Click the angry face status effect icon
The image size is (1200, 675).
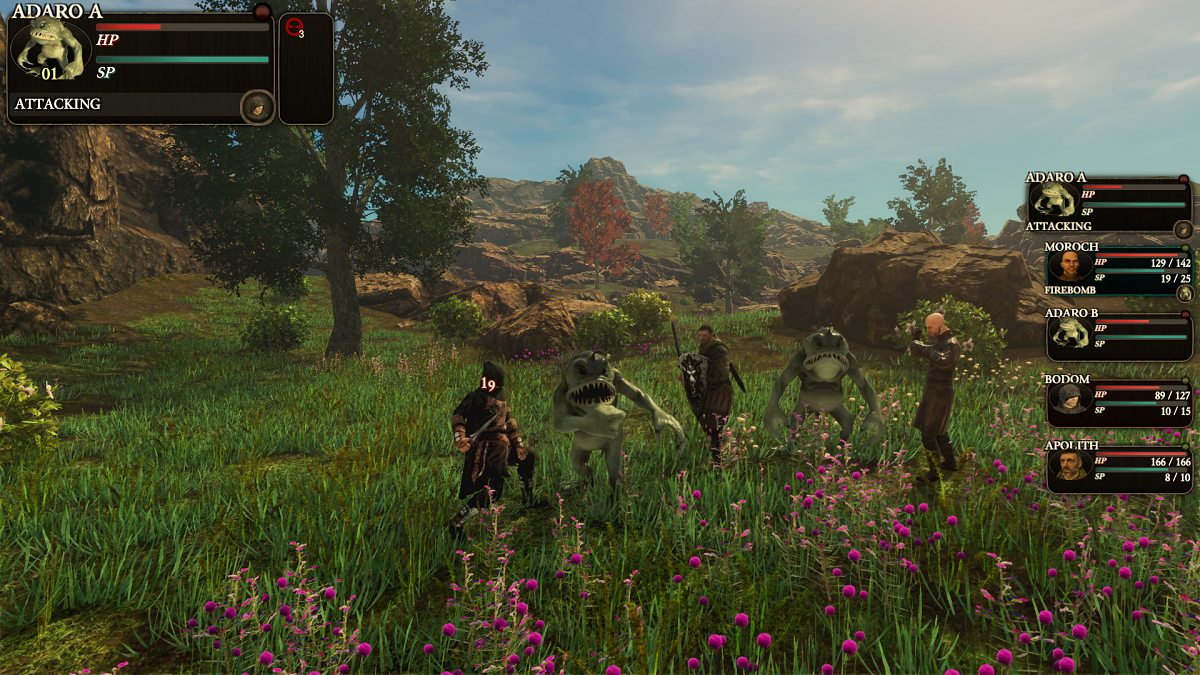(294, 28)
